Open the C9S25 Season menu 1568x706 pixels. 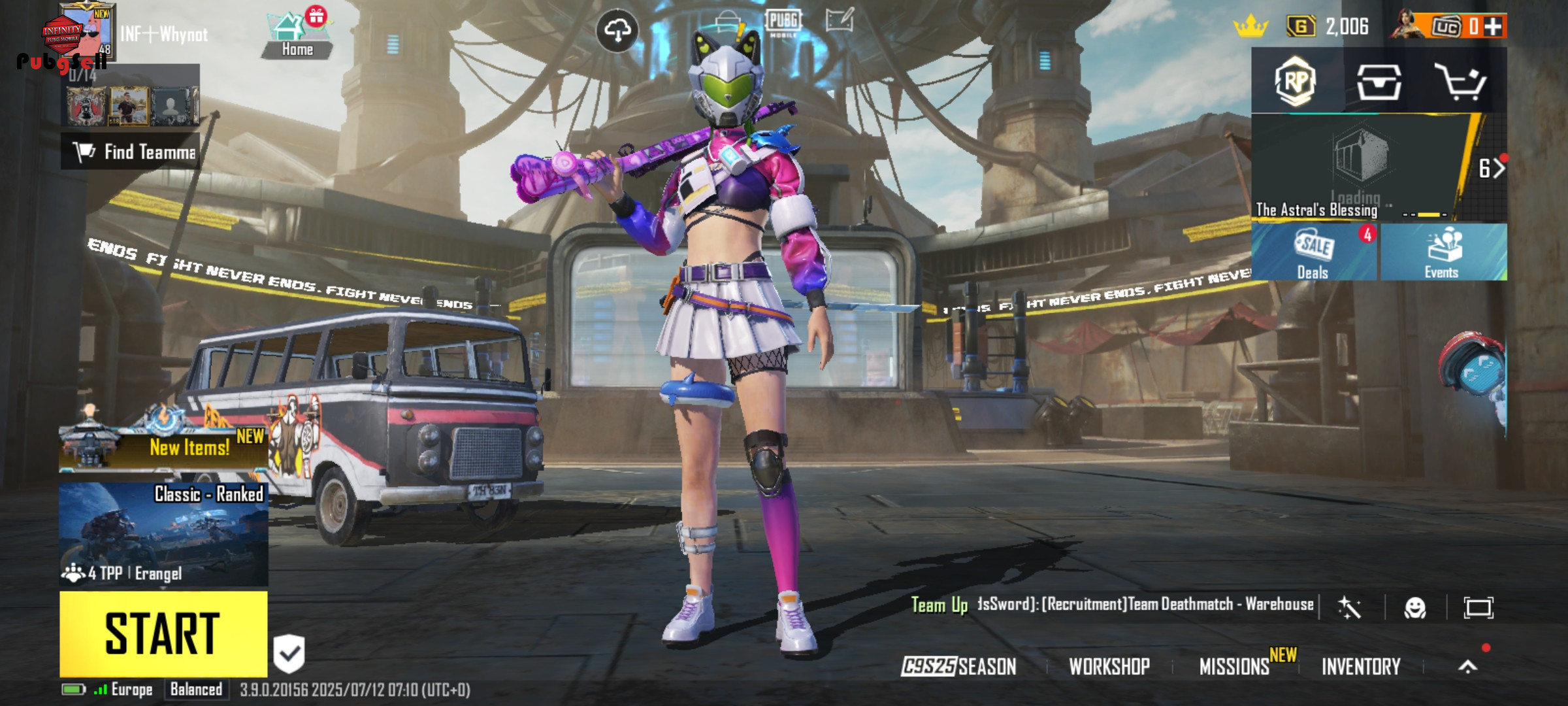tap(959, 666)
